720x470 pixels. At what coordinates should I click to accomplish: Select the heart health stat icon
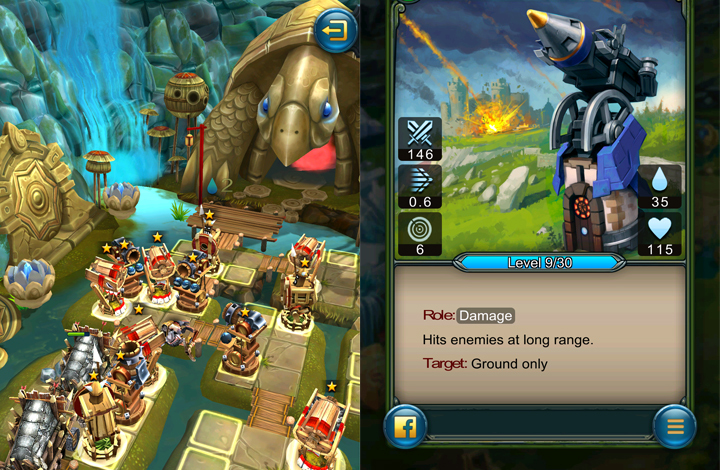coord(659,228)
